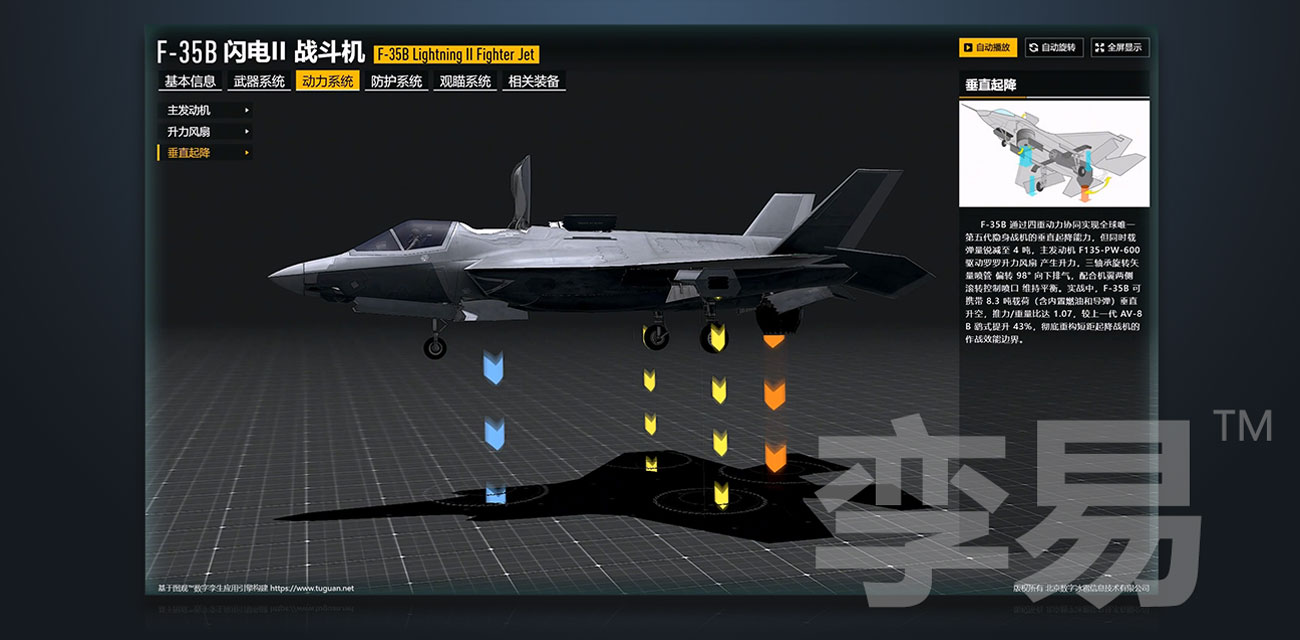
Task: Go to the 观瞄系统 tab
Action: (x=466, y=82)
